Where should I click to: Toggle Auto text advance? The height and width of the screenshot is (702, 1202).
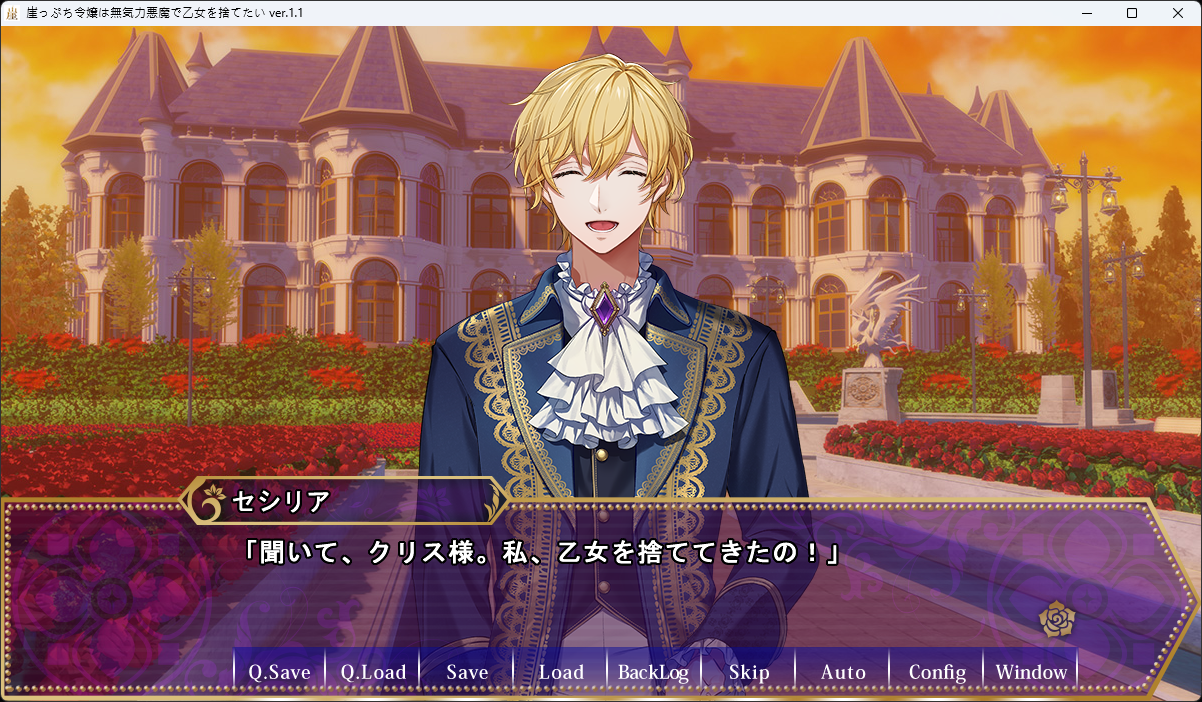tap(843, 672)
